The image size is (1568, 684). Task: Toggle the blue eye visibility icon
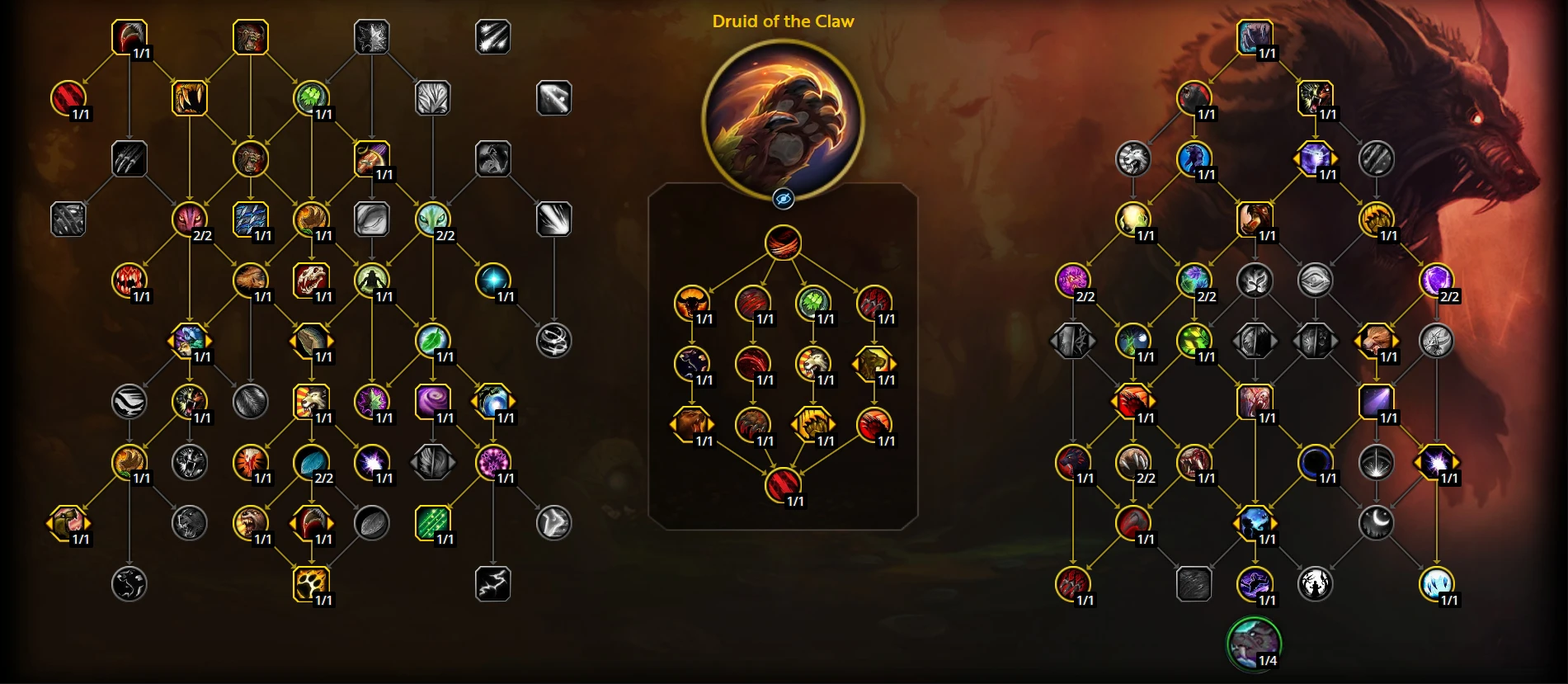(x=783, y=198)
